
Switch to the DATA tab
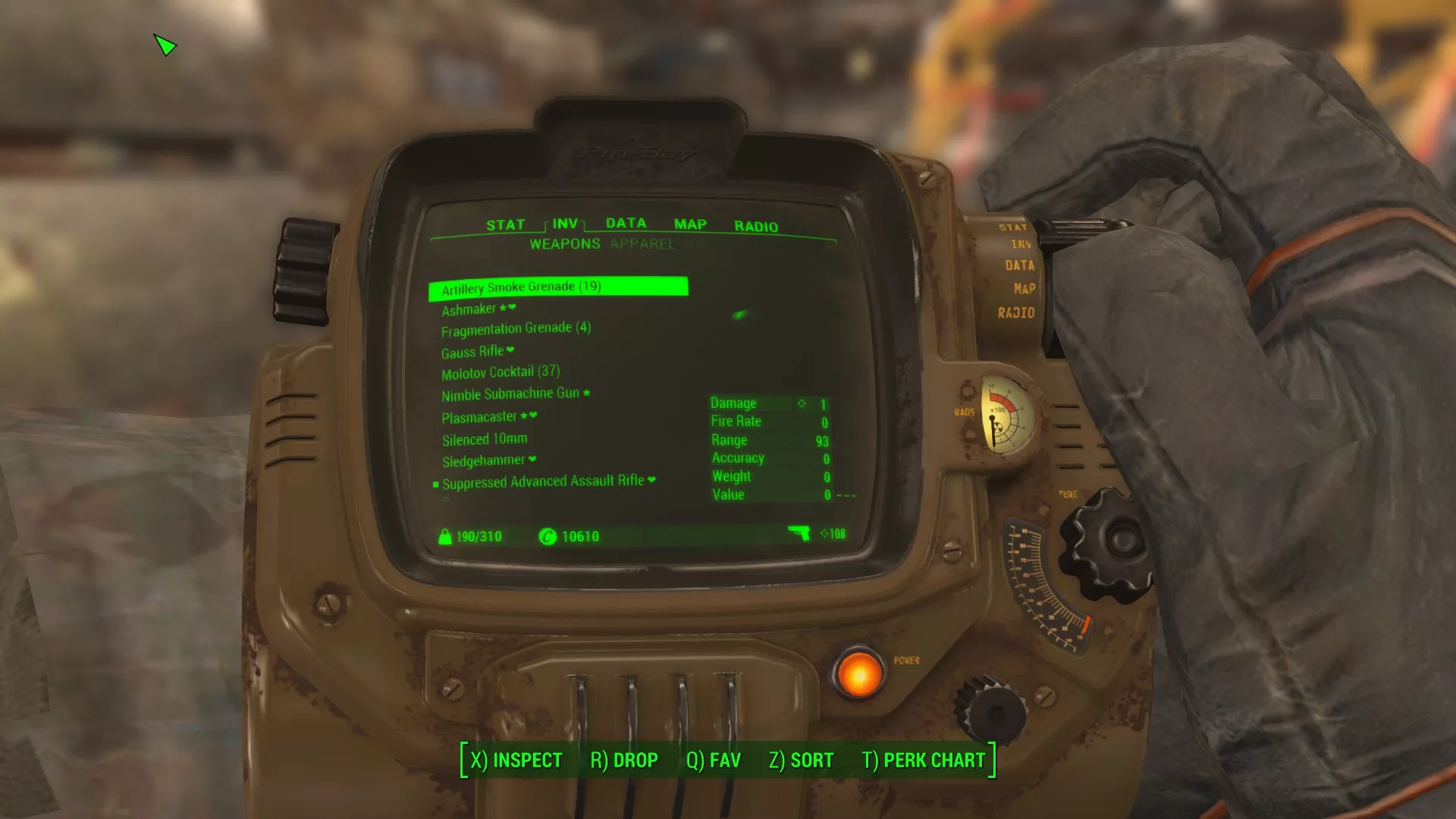tap(626, 223)
